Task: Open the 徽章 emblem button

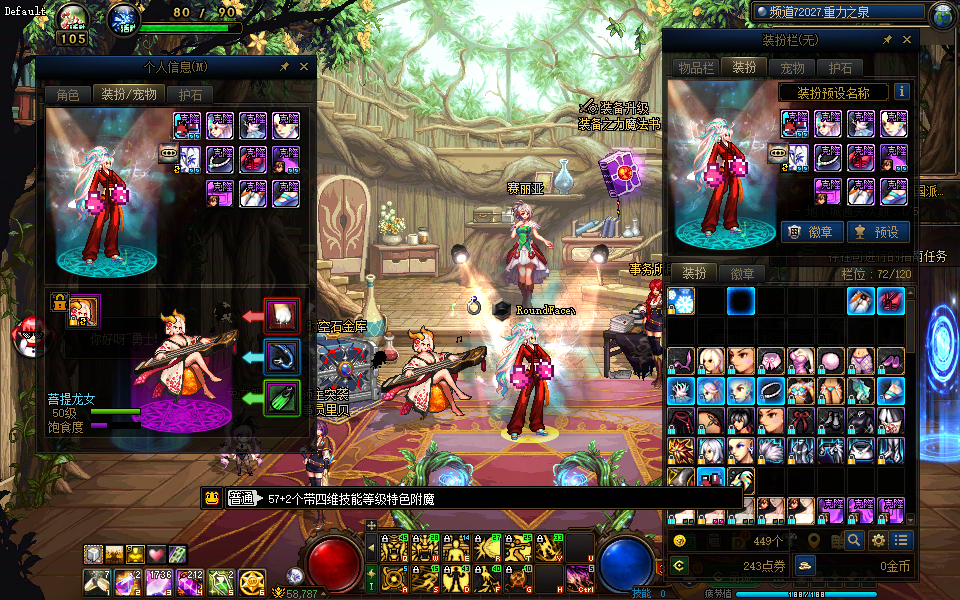Action: (811, 232)
